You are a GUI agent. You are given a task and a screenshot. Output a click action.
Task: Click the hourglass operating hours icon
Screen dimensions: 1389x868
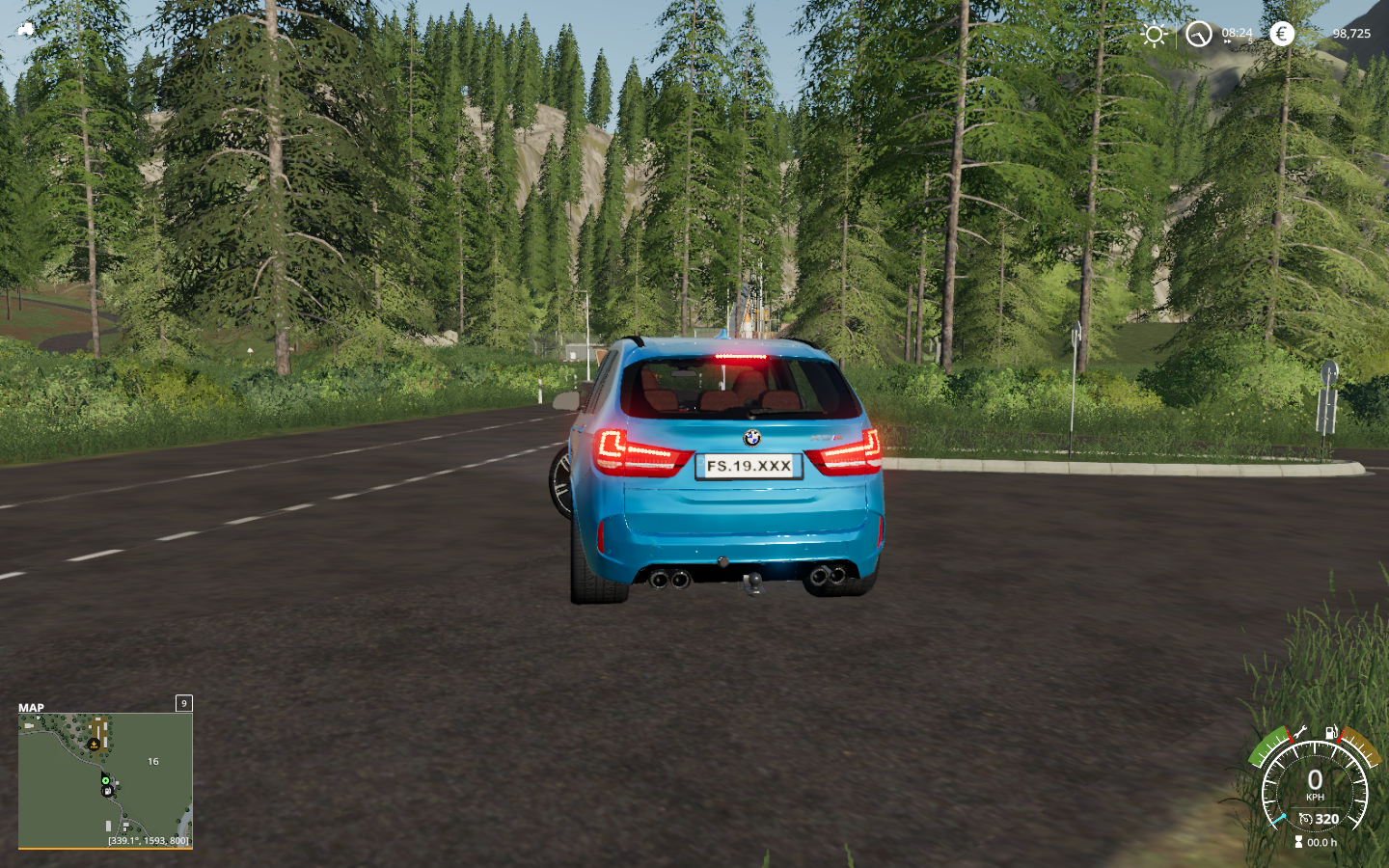pos(1298,842)
